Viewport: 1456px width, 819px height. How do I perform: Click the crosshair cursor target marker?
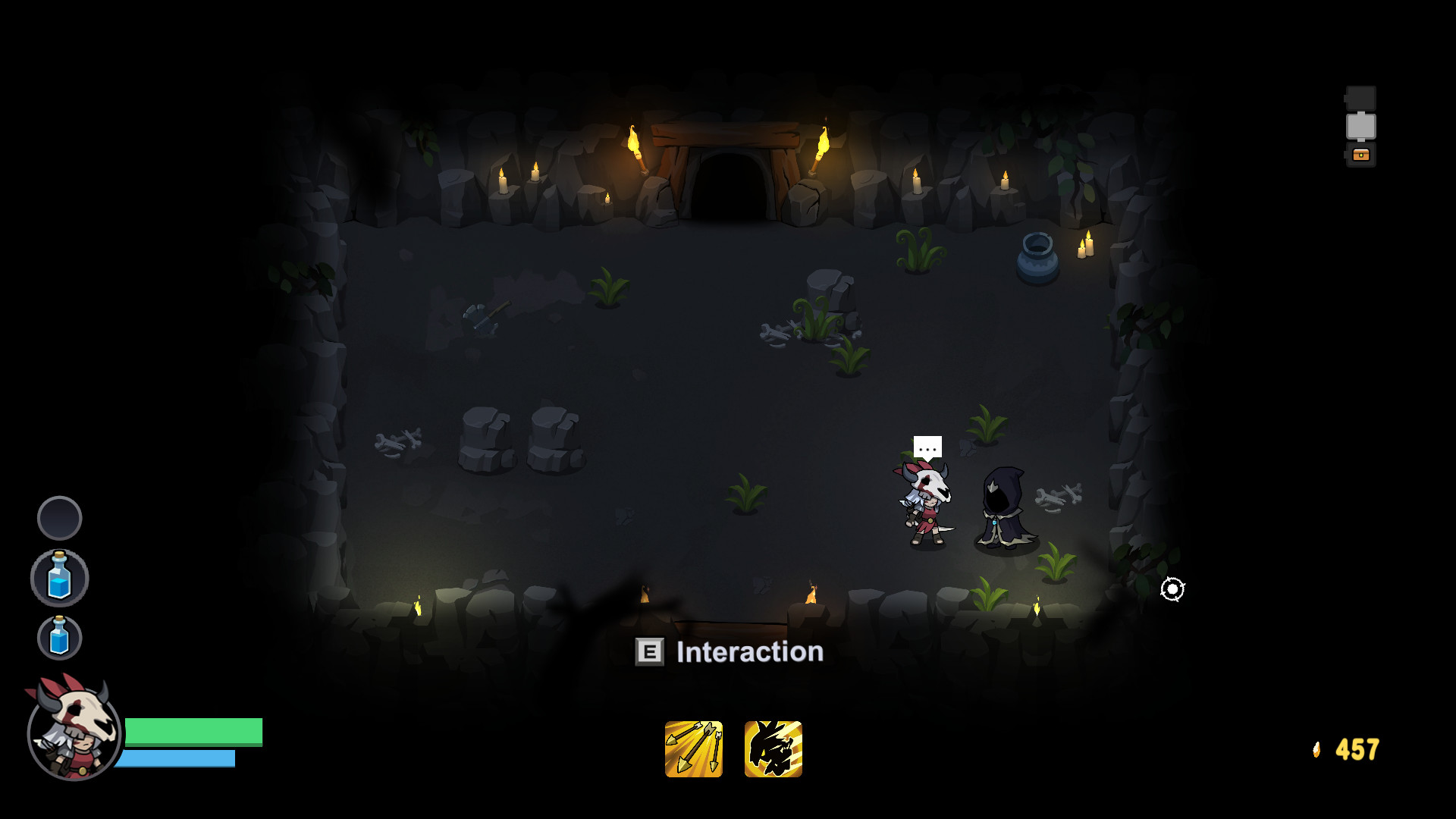[1172, 589]
